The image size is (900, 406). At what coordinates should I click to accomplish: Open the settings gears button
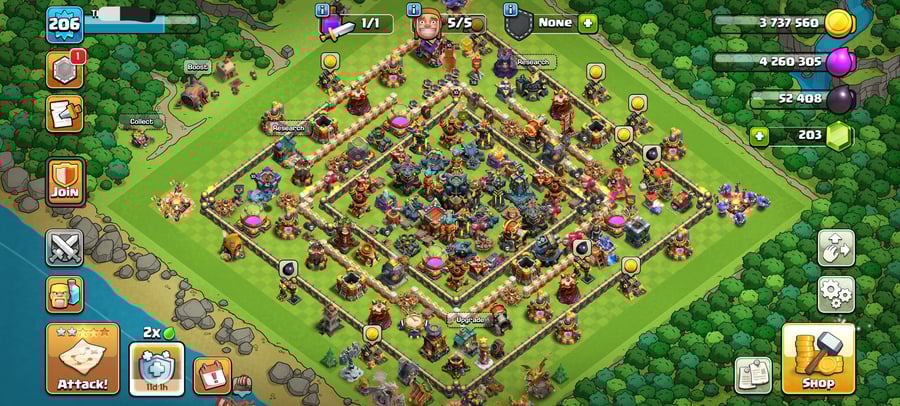(x=836, y=293)
